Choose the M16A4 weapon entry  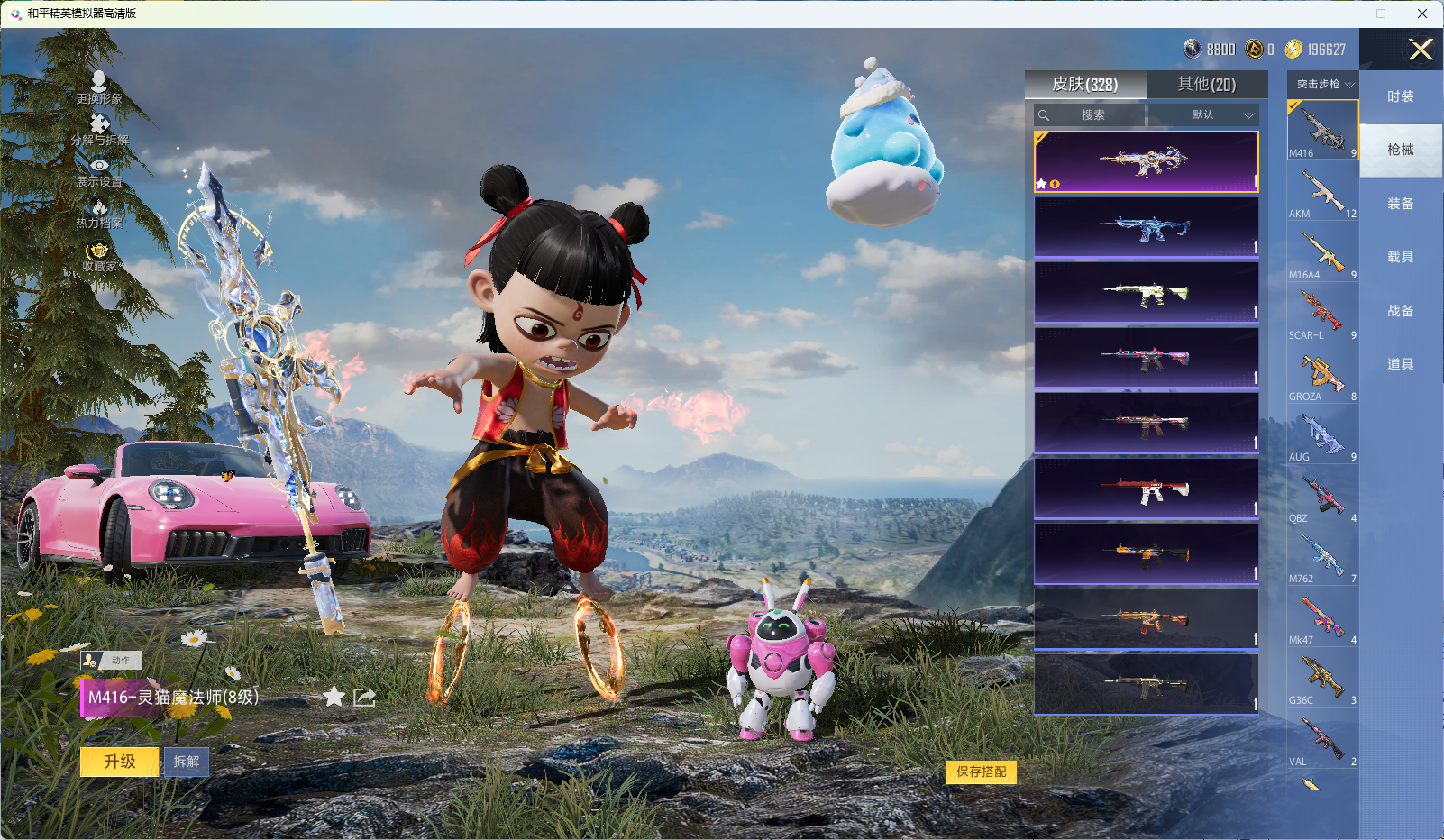click(x=1322, y=254)
